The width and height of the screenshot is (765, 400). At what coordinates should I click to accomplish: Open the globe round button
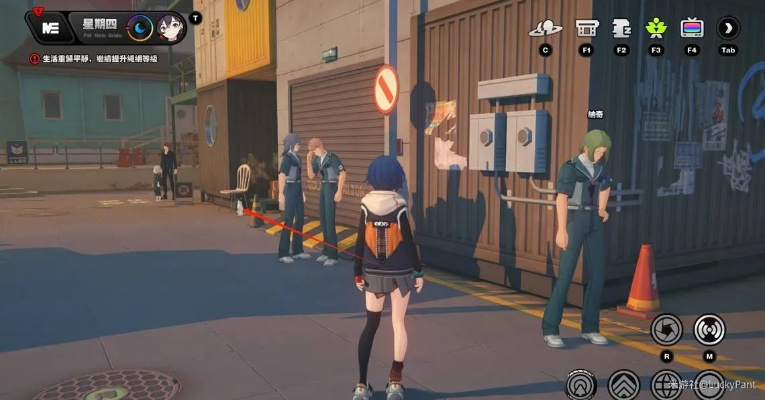[666, 385]
